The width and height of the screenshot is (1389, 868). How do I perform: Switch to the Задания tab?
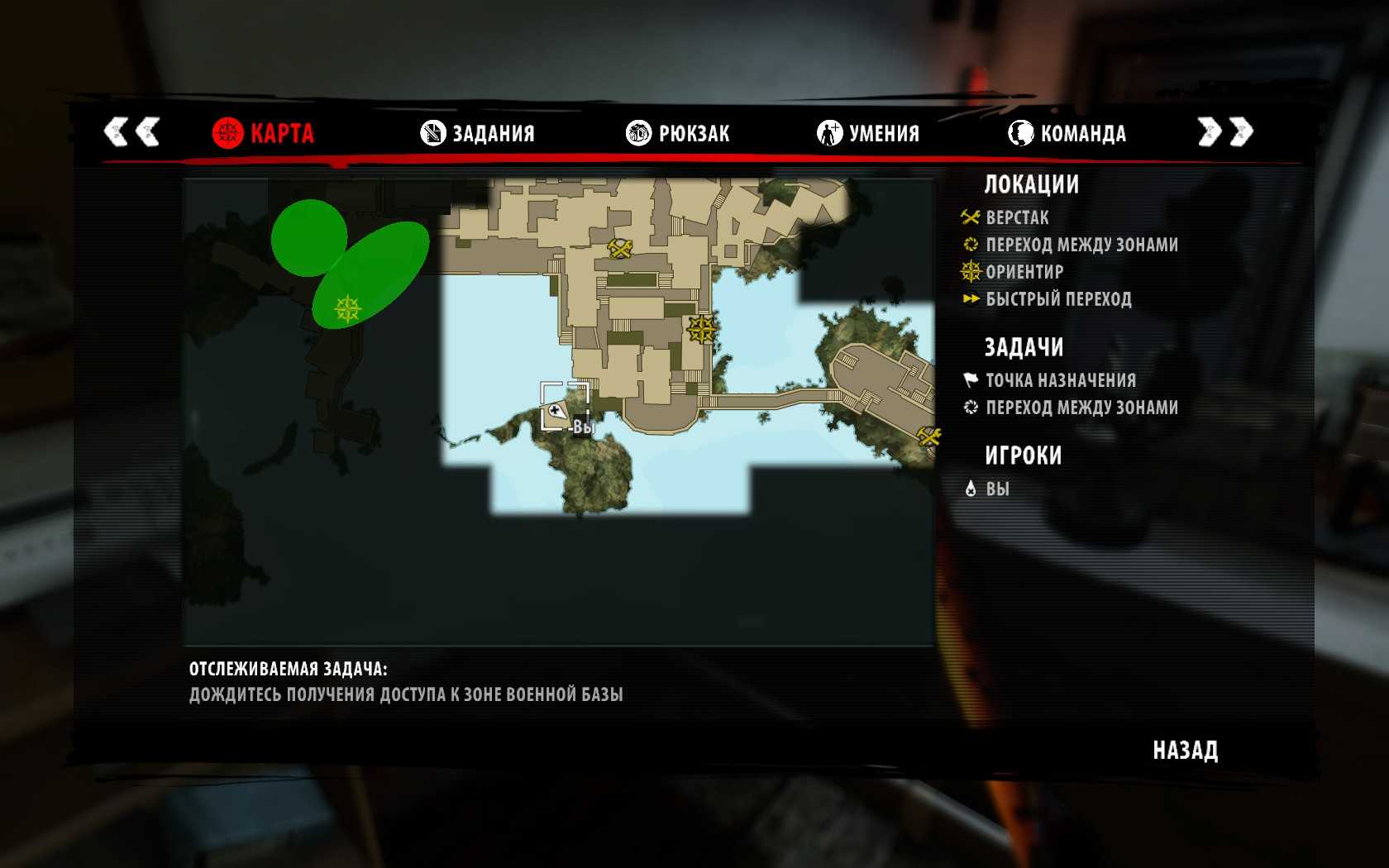[478, 133]
